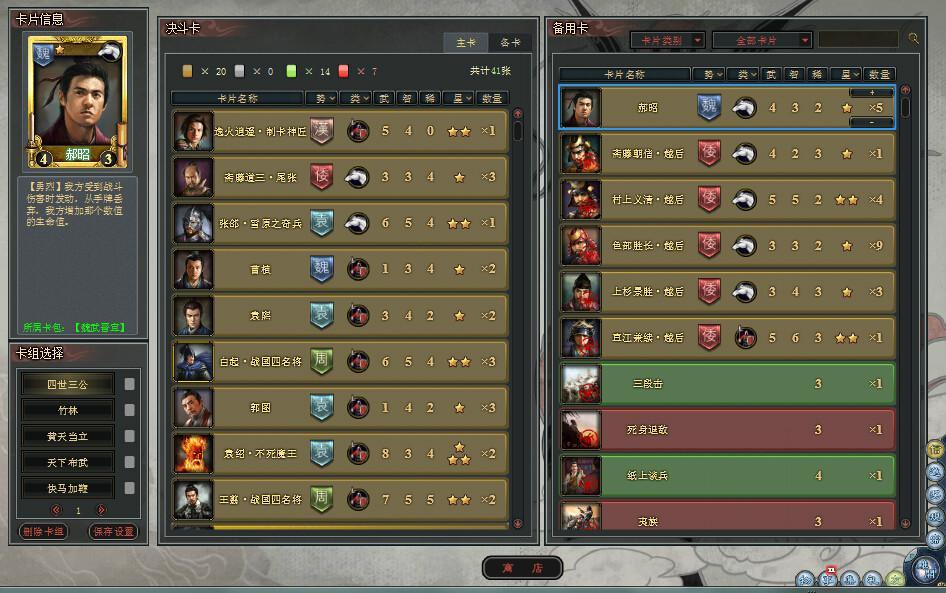Click the magnifying glass search icon
This screenshot has width=946, height=593.
pyautogui.click(x=913, y=39)
